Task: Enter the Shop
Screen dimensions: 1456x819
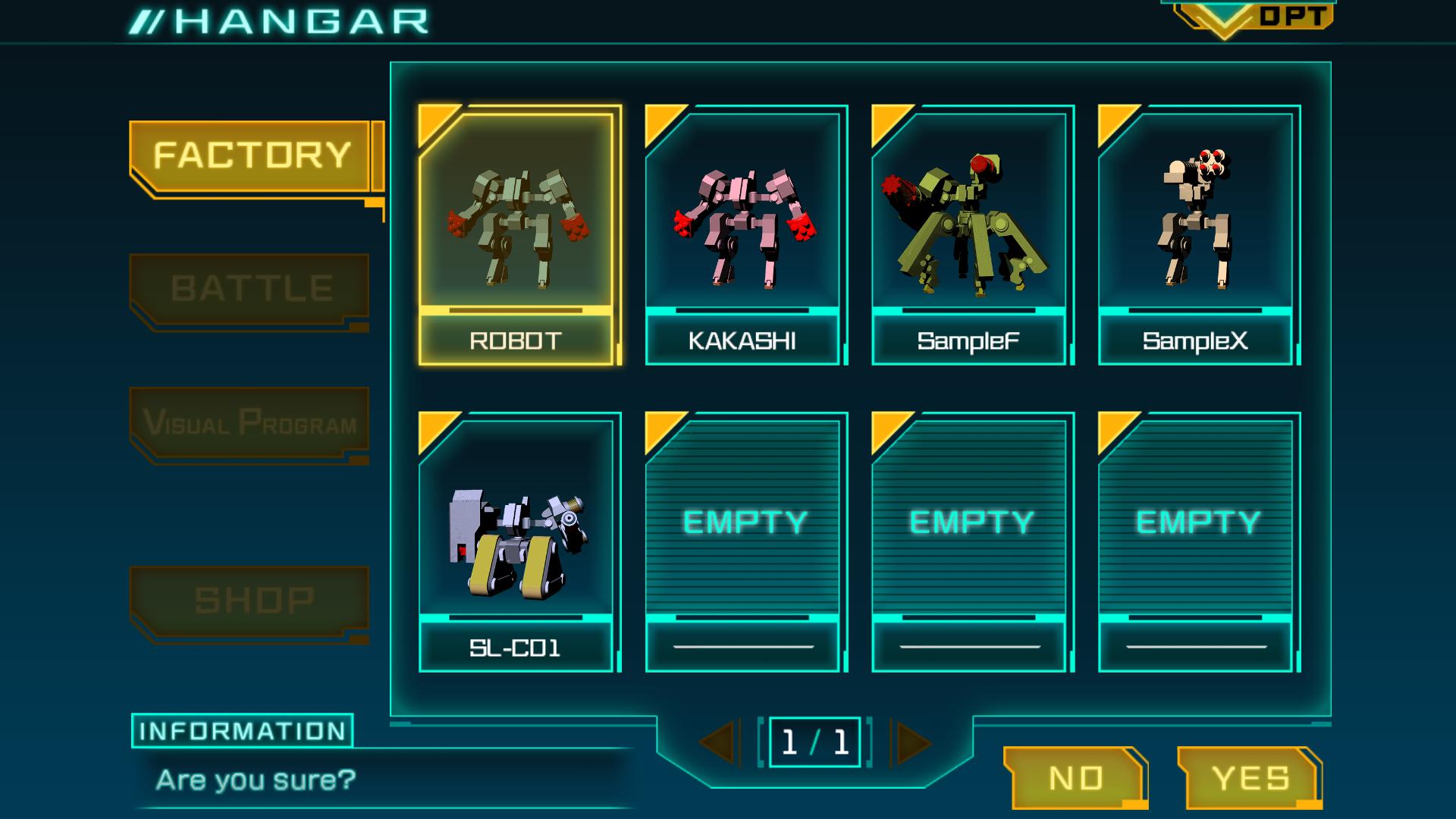Action: [x=251, y=600]
